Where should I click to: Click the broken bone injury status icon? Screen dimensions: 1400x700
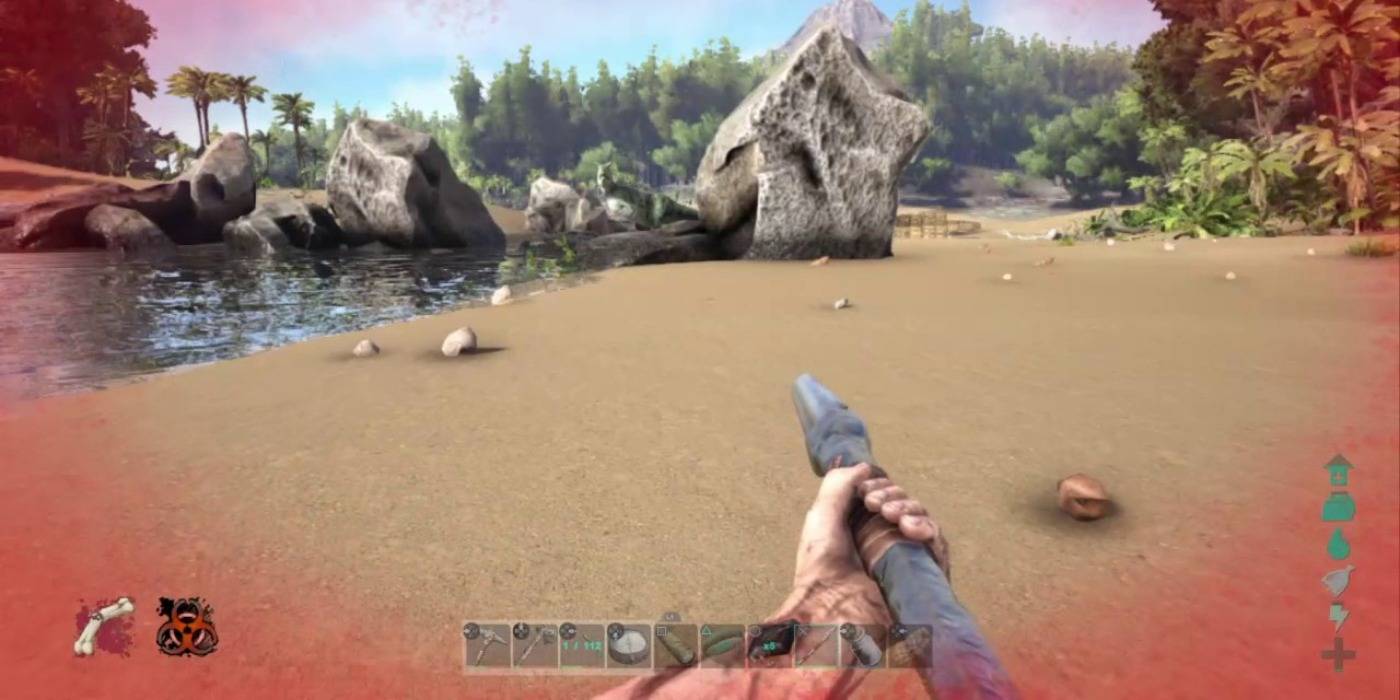(x=103, y=626)
